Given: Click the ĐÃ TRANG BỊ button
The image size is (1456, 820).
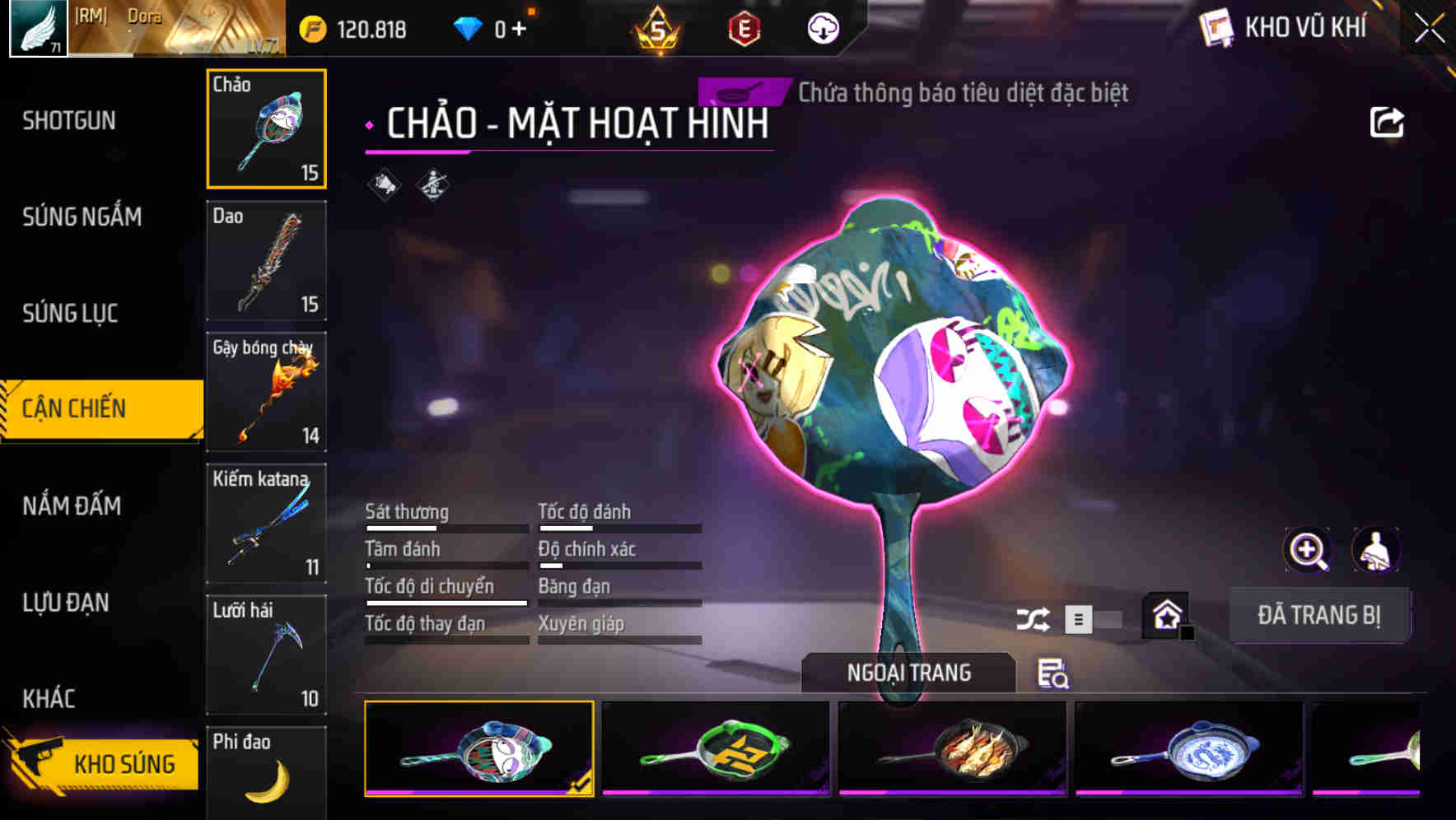Looking at the screenshot, I should pyautogui.click(x=1319, y=615).
